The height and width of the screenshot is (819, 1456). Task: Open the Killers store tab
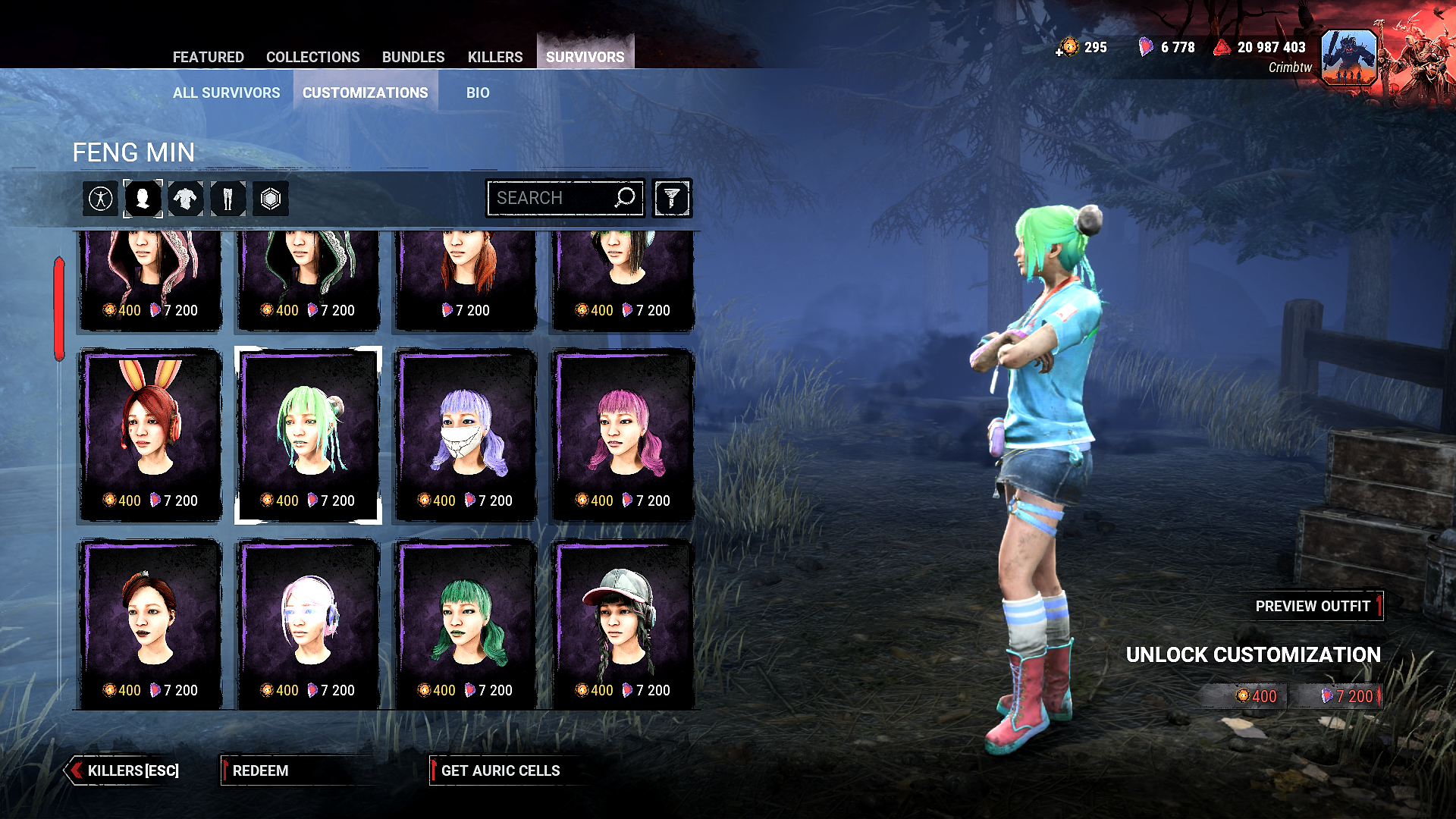(495, 57)
